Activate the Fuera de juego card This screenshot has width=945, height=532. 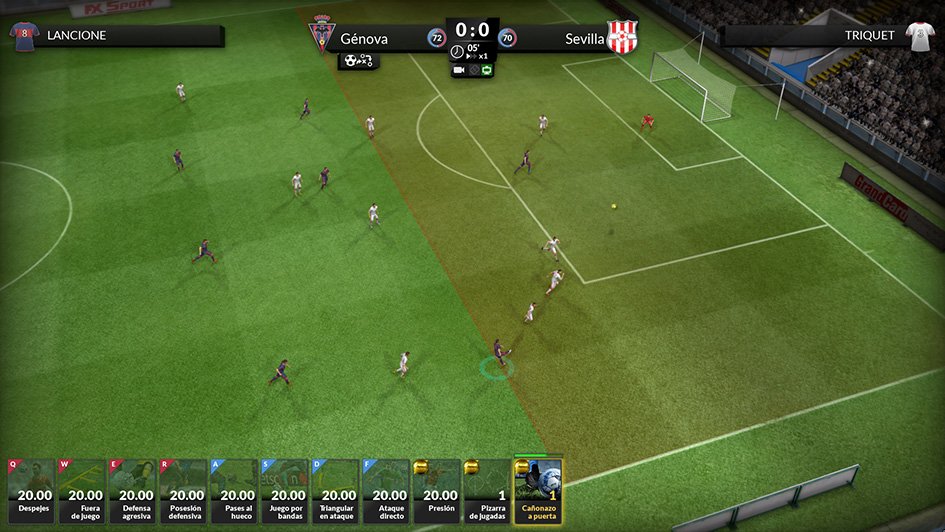(84, 491)
